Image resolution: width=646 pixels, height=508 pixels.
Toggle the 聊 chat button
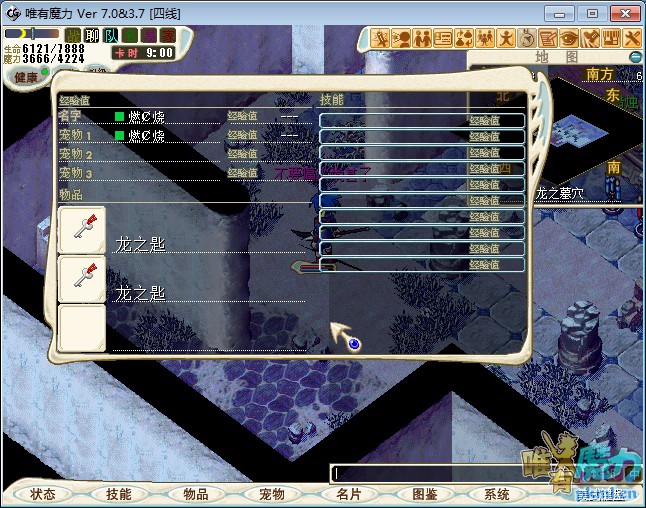coord(92,35)
